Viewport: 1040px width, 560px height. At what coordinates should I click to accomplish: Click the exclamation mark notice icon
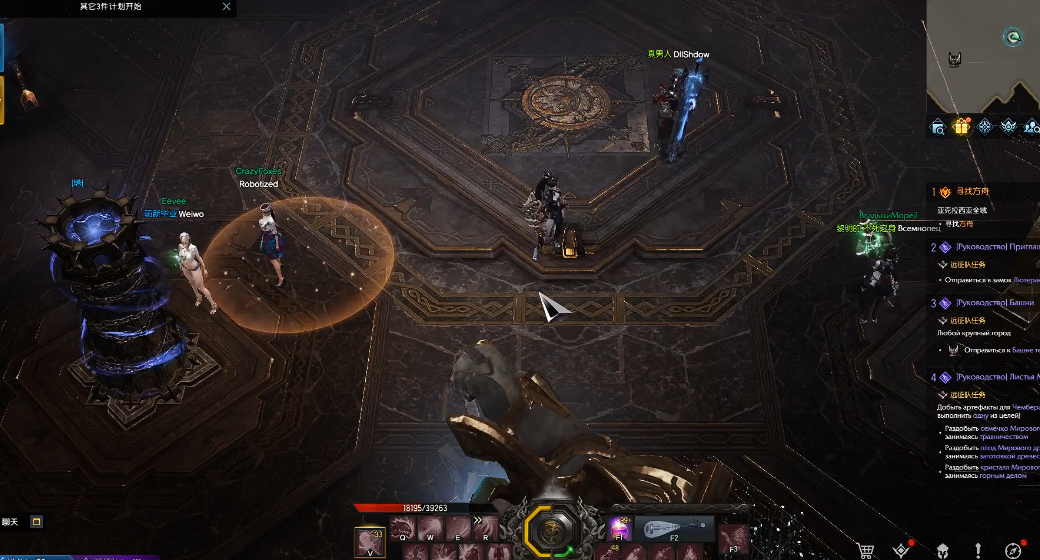(x=977, y=549)
